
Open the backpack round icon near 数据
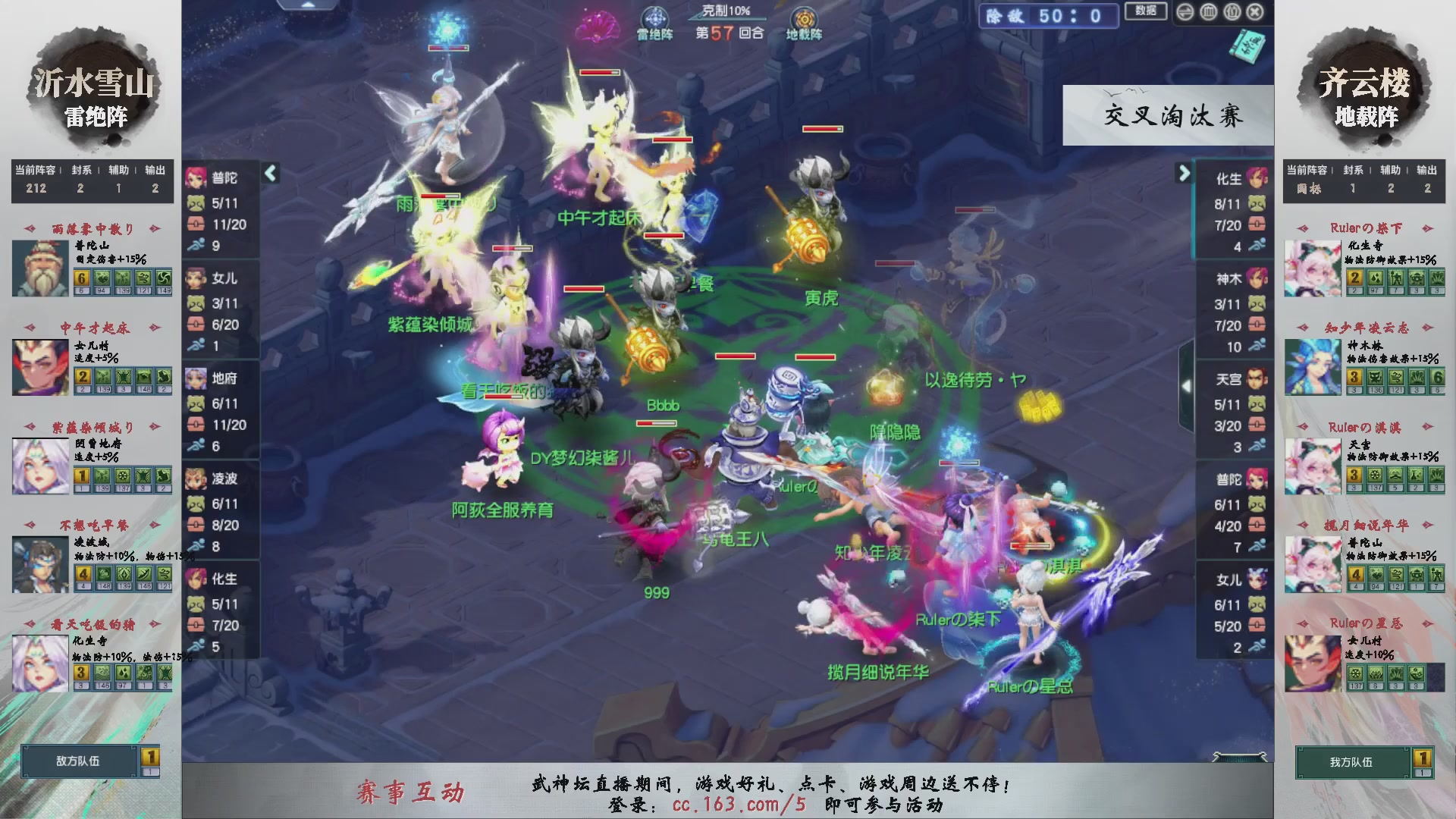[1231, 11]
